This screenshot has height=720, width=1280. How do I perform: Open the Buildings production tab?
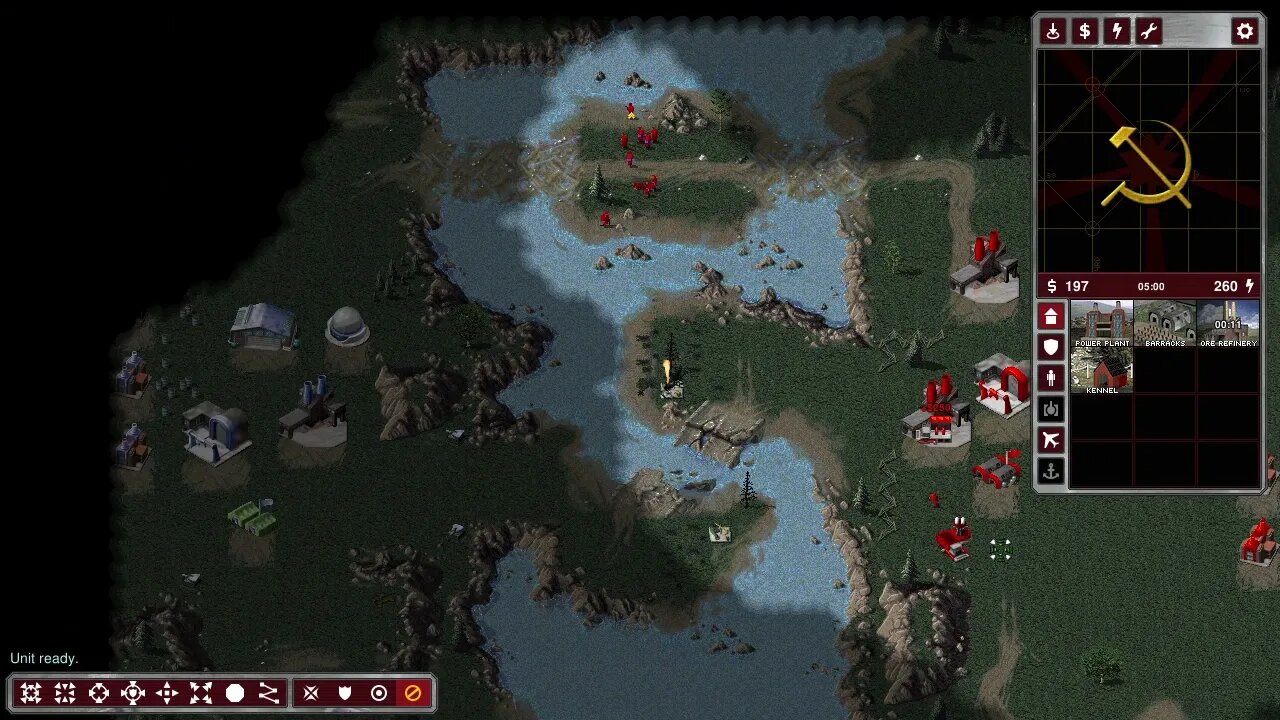(x=1051, y=317)
